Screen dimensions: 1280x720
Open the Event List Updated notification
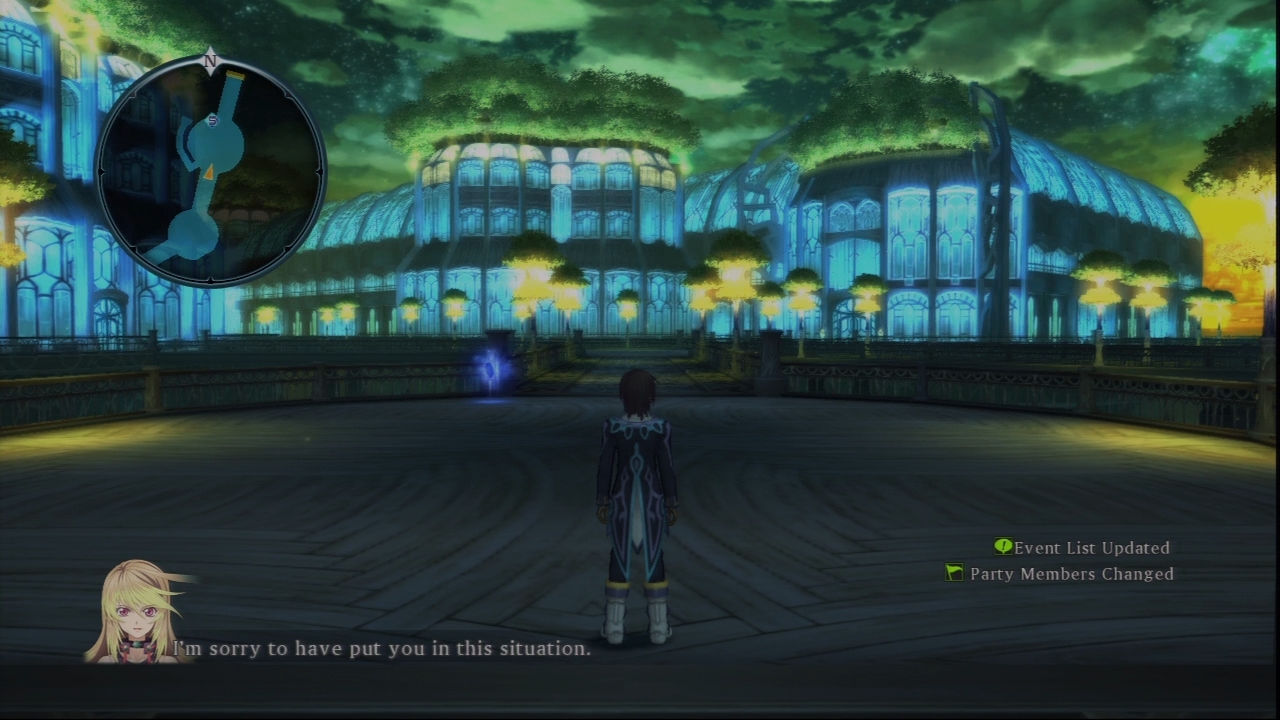click(1082, 548)
